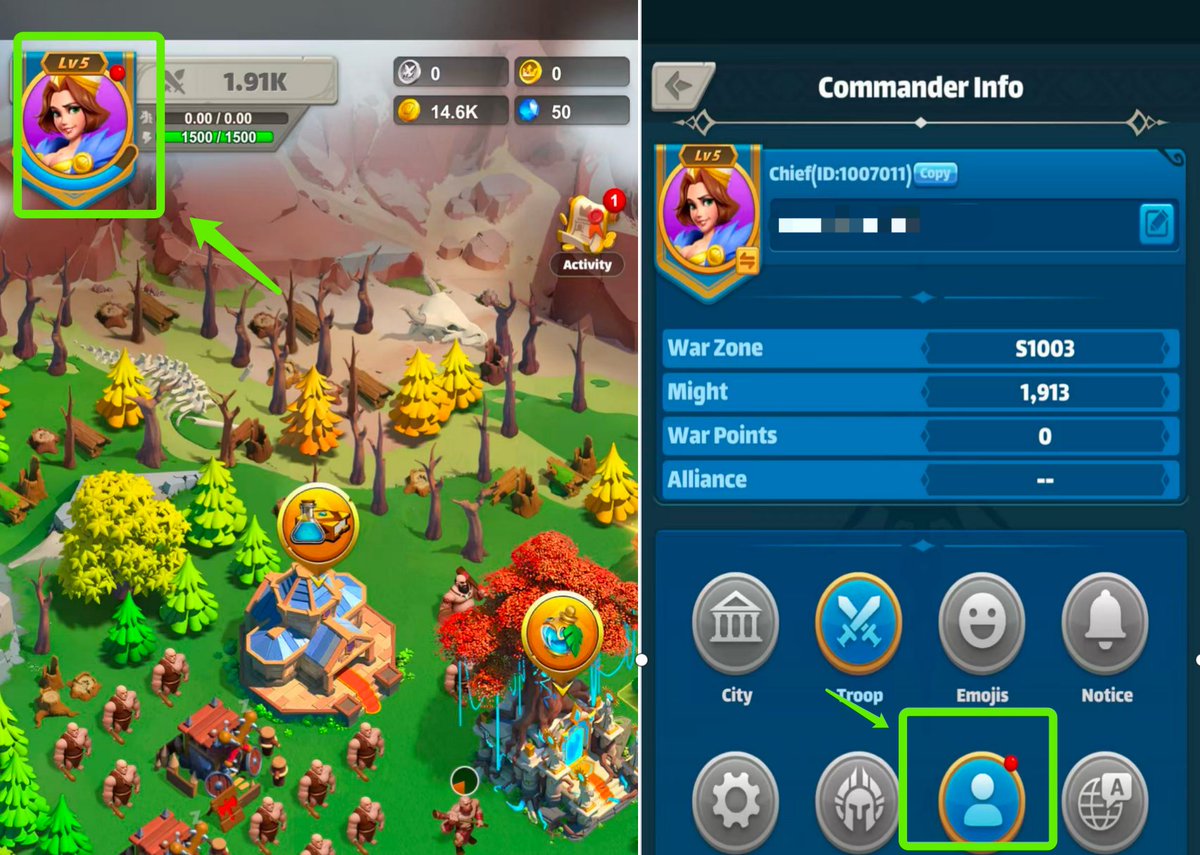1200x855 pixels.
Task: Open the globe language button
Action: [x=1105, y=802]
